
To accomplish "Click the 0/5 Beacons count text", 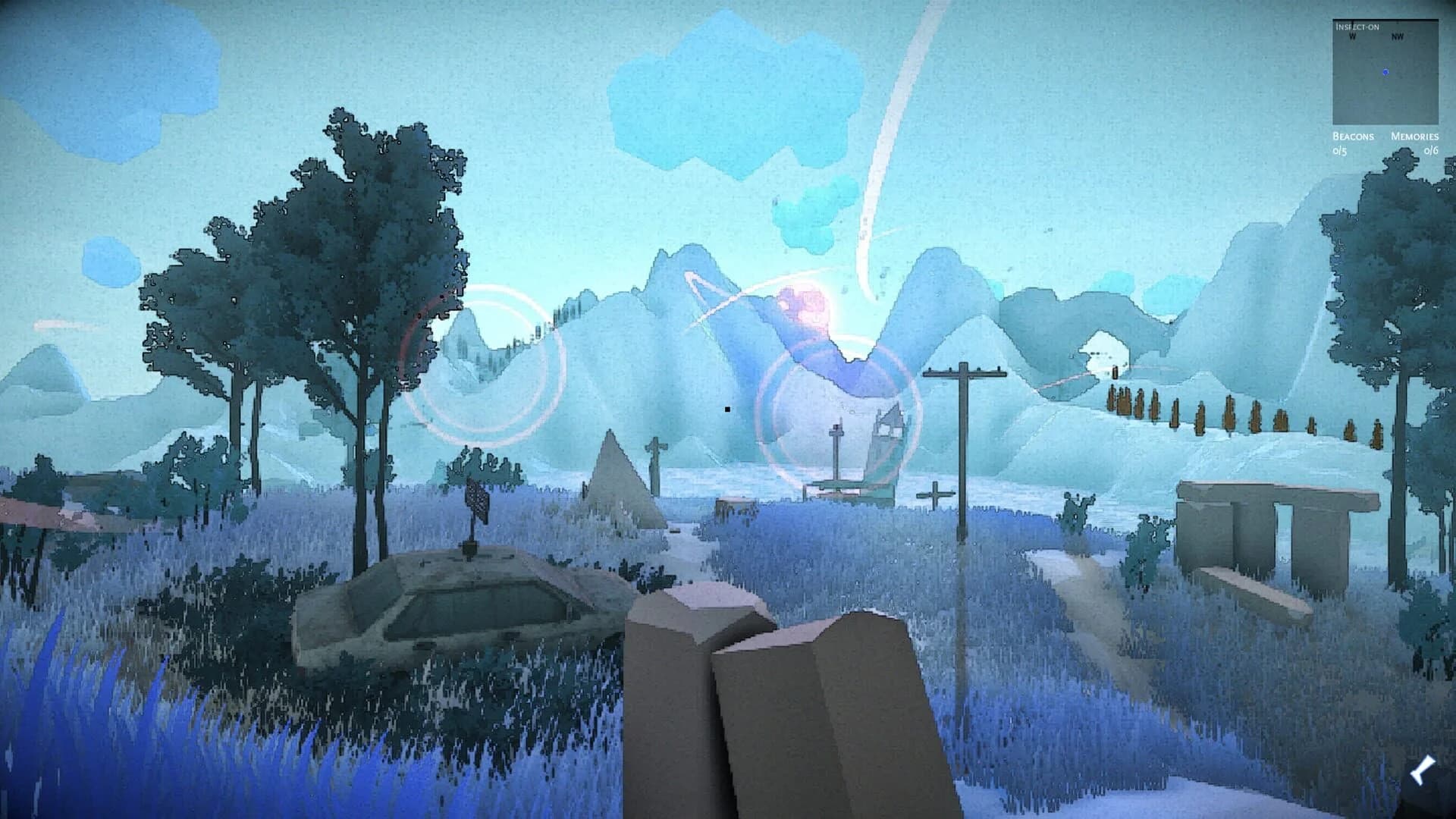I will (x=1340, y=151).
